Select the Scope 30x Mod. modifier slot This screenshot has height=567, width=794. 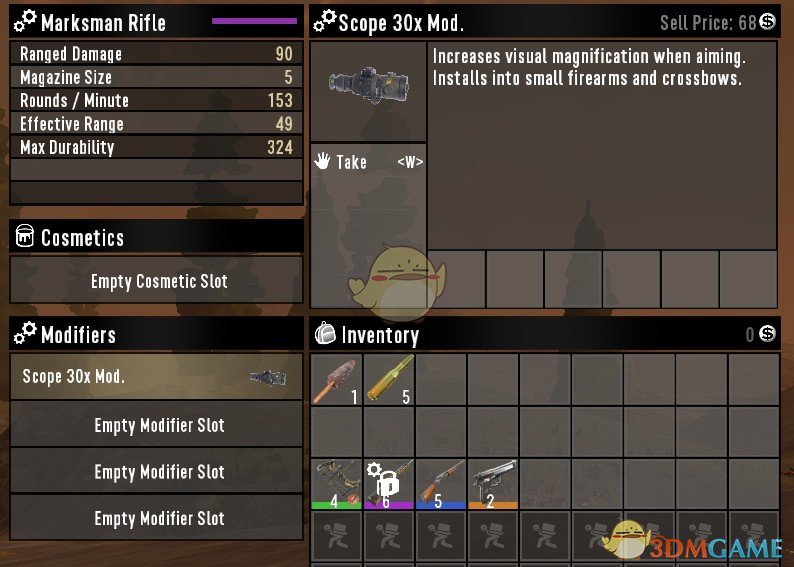coord(156,378)
